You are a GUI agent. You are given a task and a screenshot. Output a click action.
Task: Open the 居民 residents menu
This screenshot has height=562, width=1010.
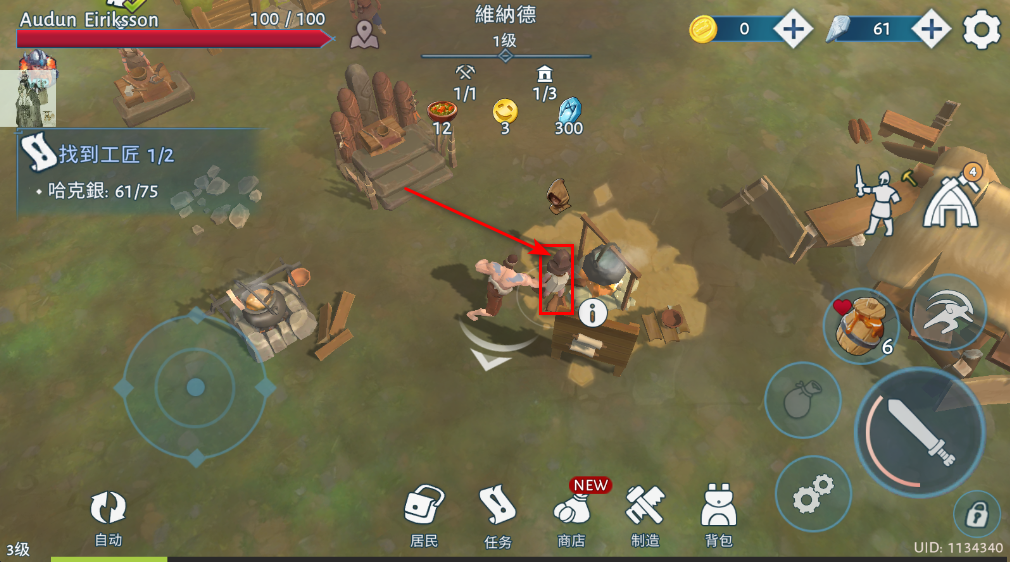point(425,514)
